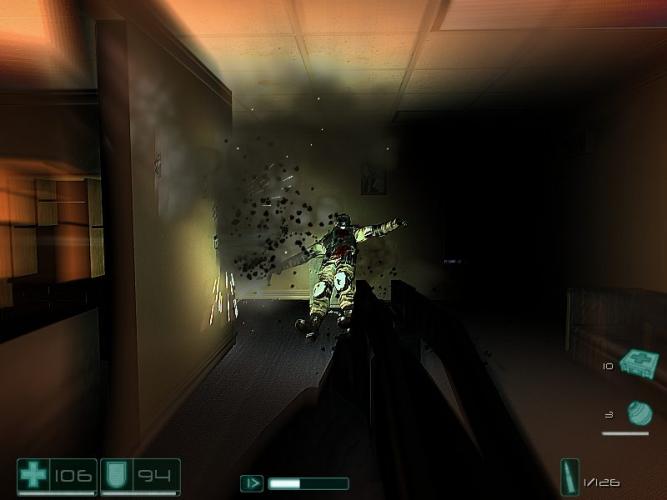Click the green health cross icon
The image size is (667, 500).
point(33,475)
